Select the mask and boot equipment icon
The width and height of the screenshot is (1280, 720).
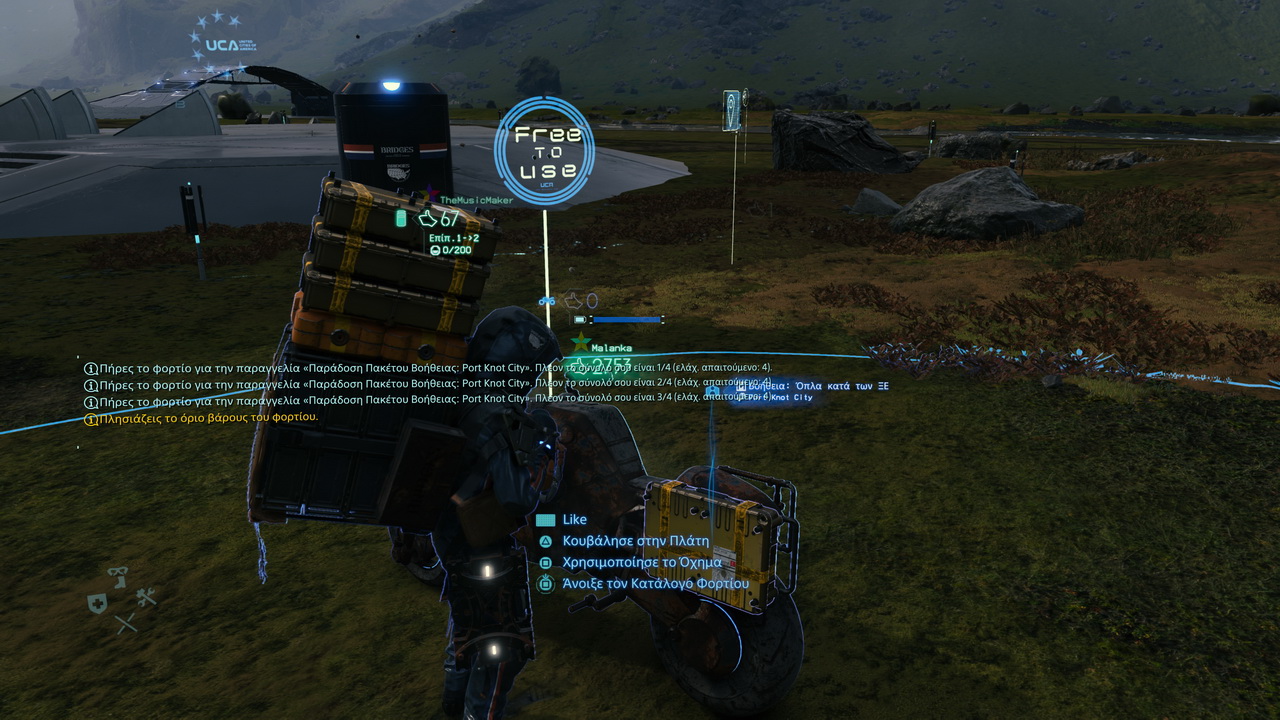118,576
